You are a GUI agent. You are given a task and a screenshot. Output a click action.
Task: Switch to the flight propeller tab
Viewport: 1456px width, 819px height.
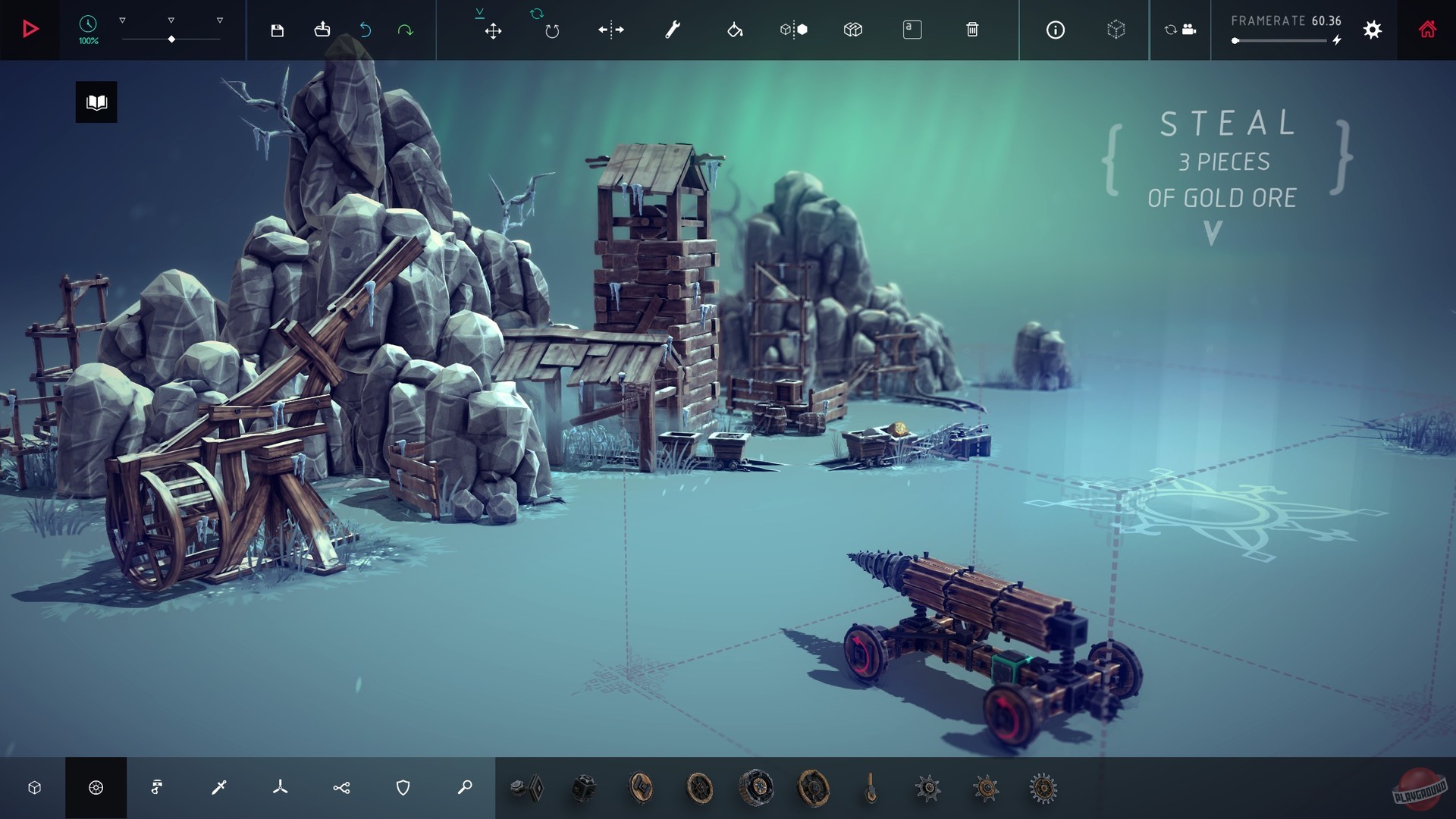[x=279, y=787]
